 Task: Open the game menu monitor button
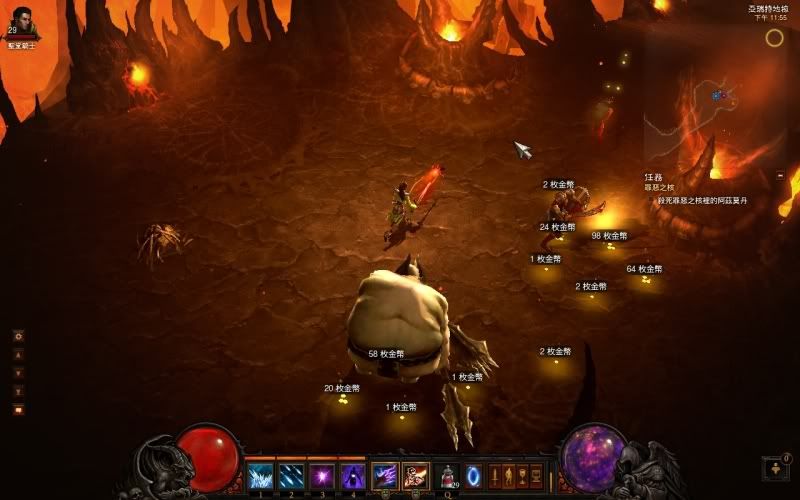pyautogui.click(x=536, y=475)
